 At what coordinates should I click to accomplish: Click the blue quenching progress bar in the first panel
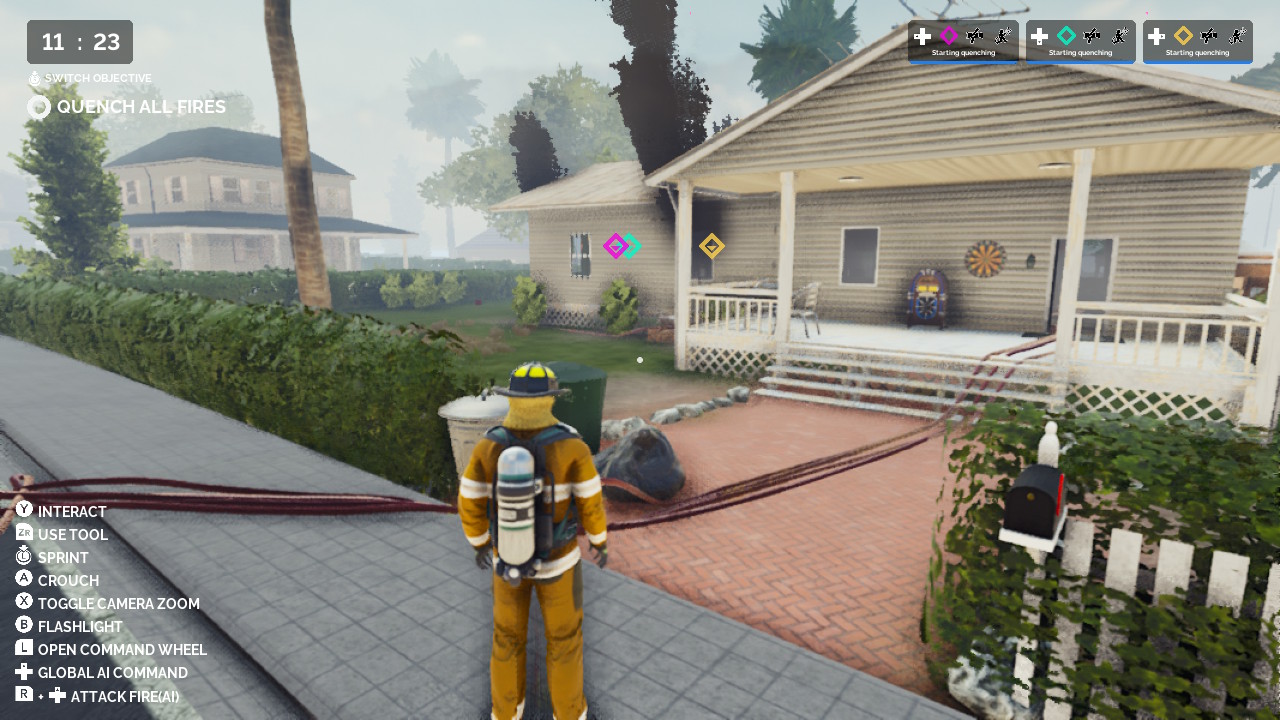click(x=963, y=63)
